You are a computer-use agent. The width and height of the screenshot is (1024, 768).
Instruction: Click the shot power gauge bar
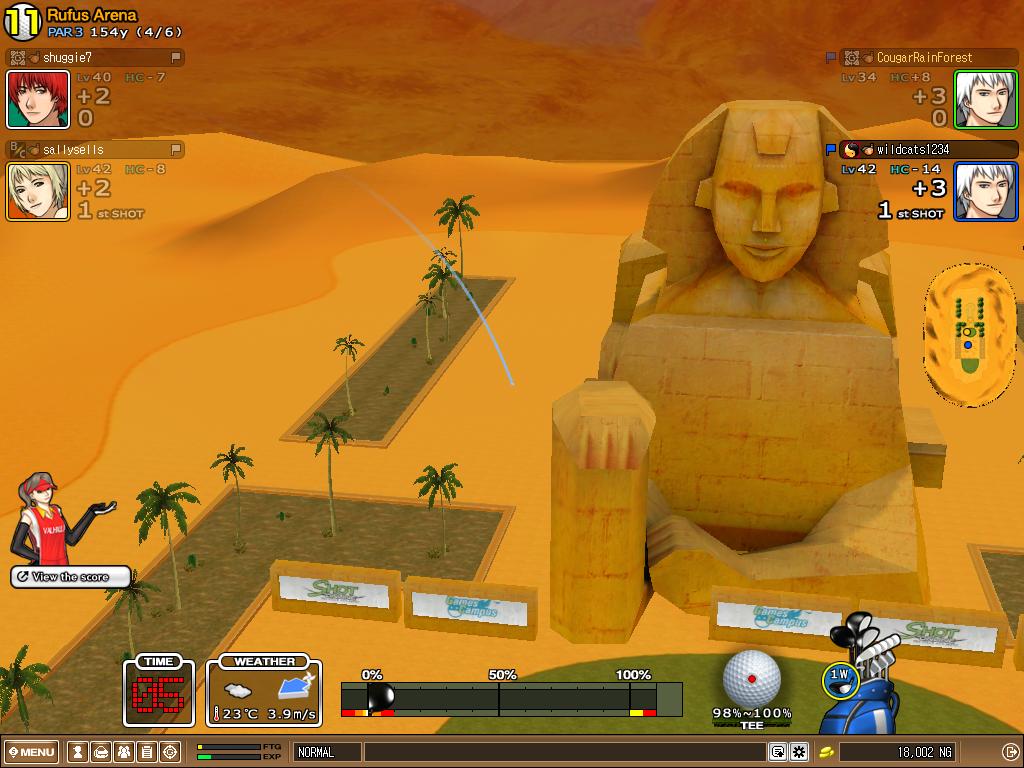click(x=510, y=698)
